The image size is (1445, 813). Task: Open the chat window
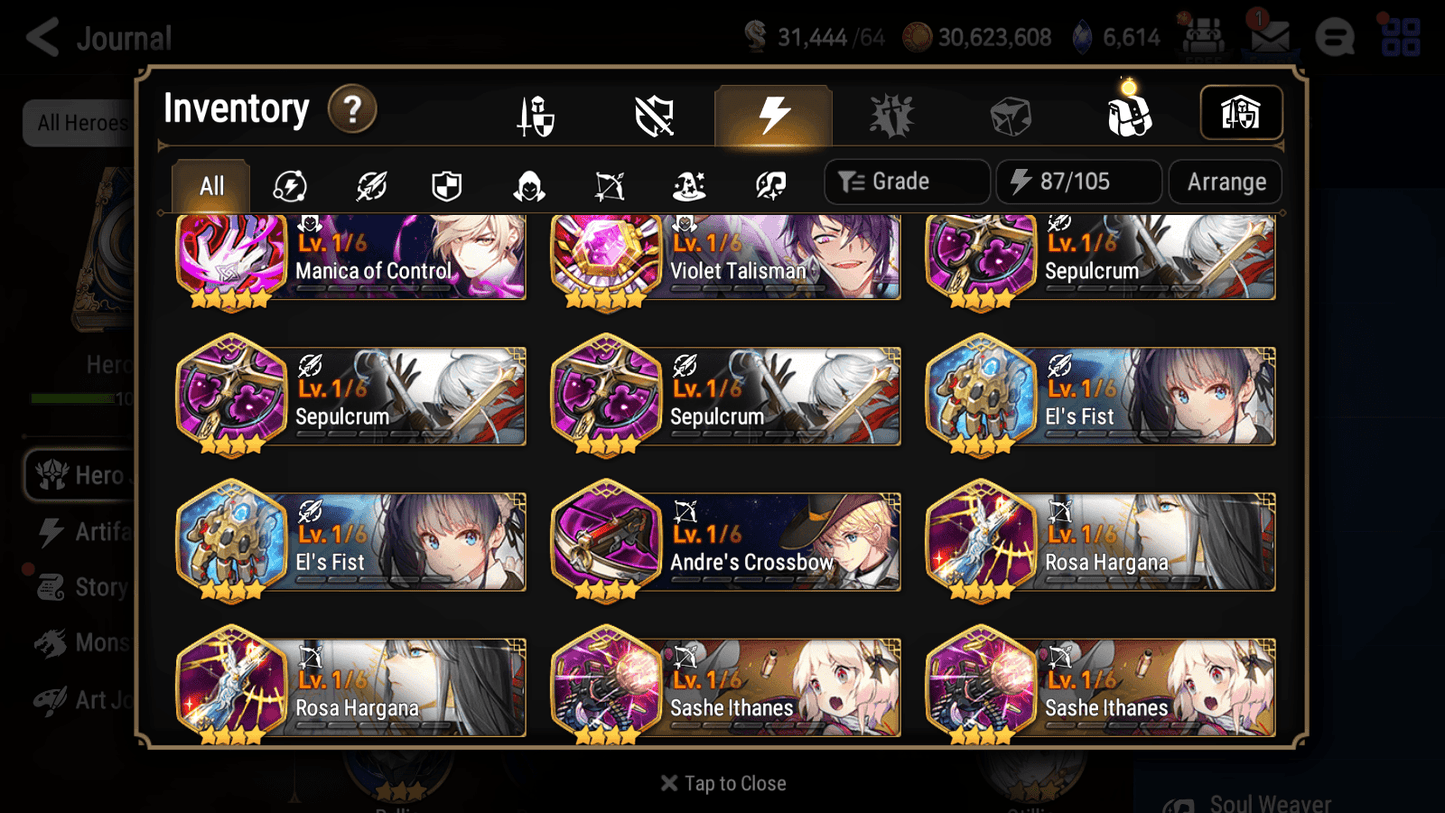[x=1335, y=36]
